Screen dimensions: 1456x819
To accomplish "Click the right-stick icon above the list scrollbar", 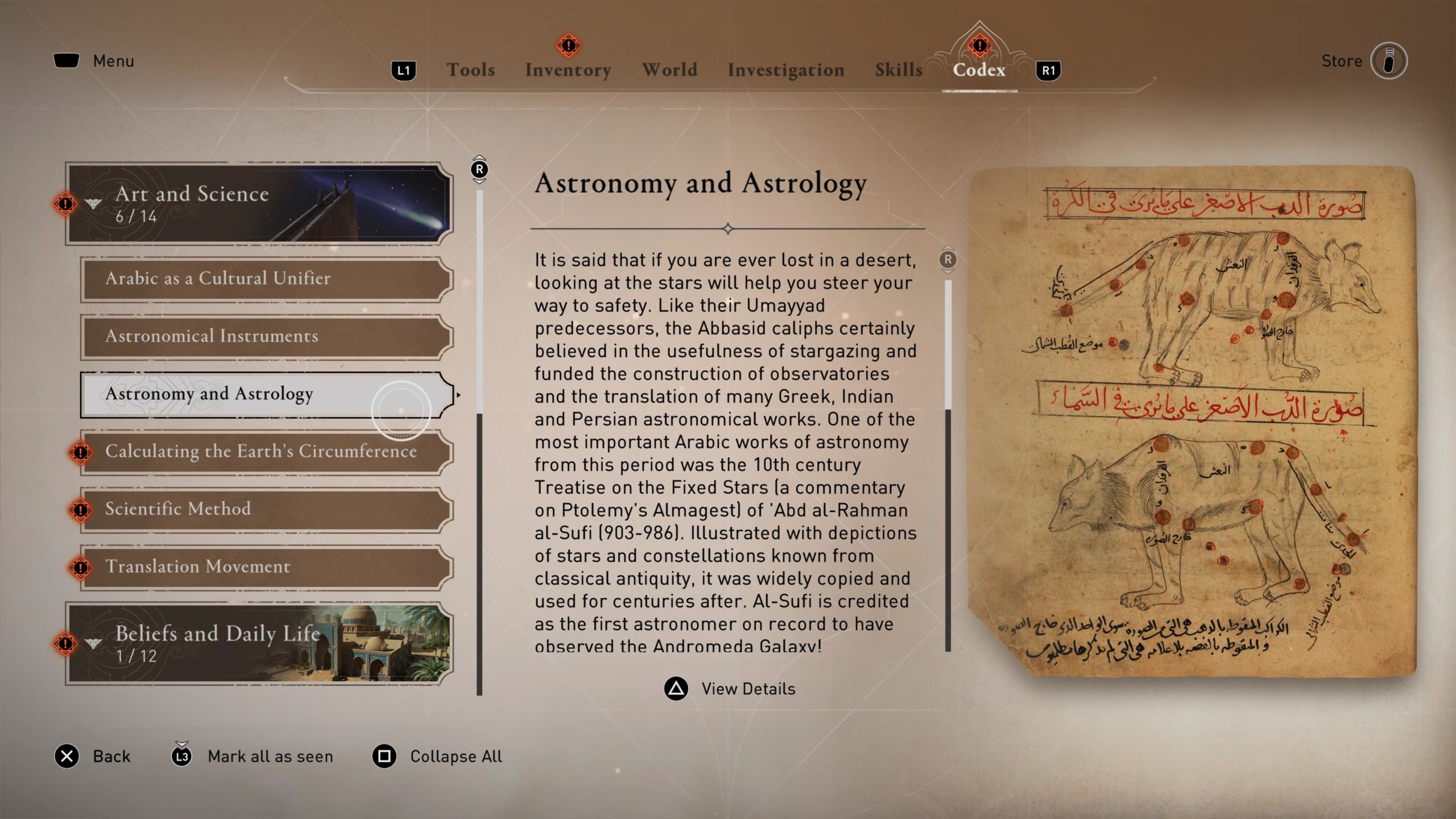I will [478, 169].
